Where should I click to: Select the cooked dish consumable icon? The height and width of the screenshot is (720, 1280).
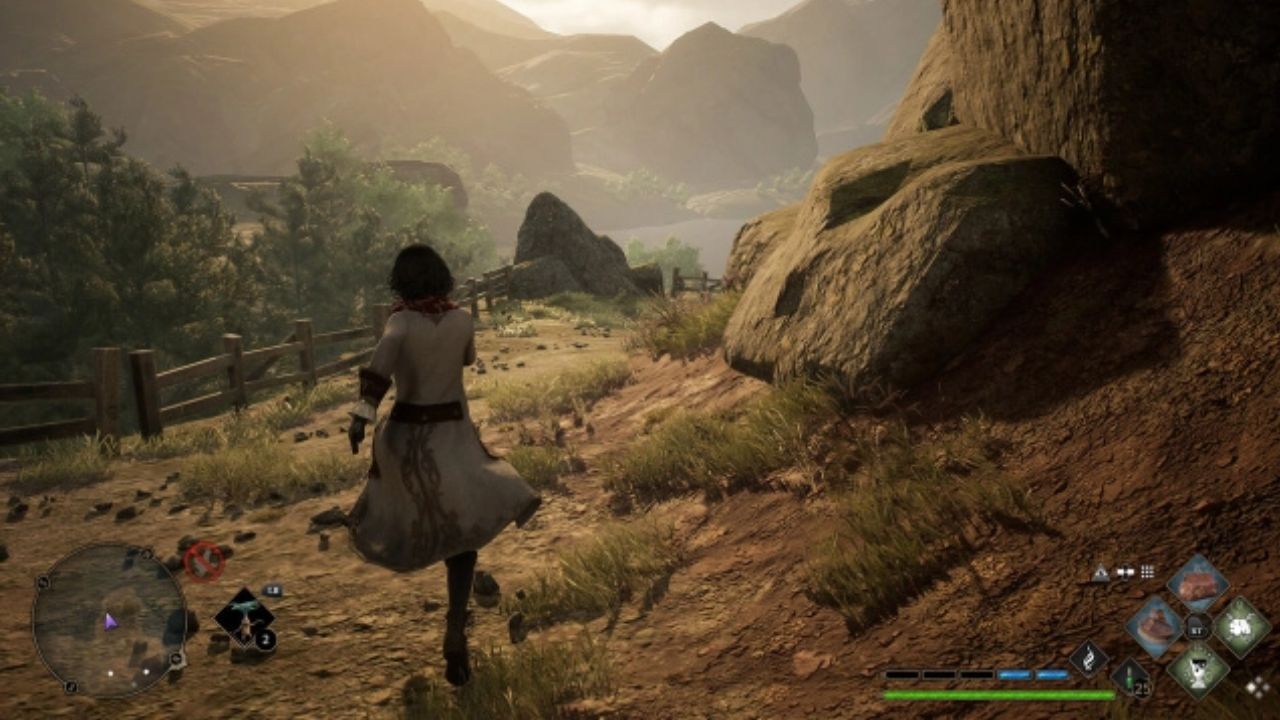[x=1155, y=626]
